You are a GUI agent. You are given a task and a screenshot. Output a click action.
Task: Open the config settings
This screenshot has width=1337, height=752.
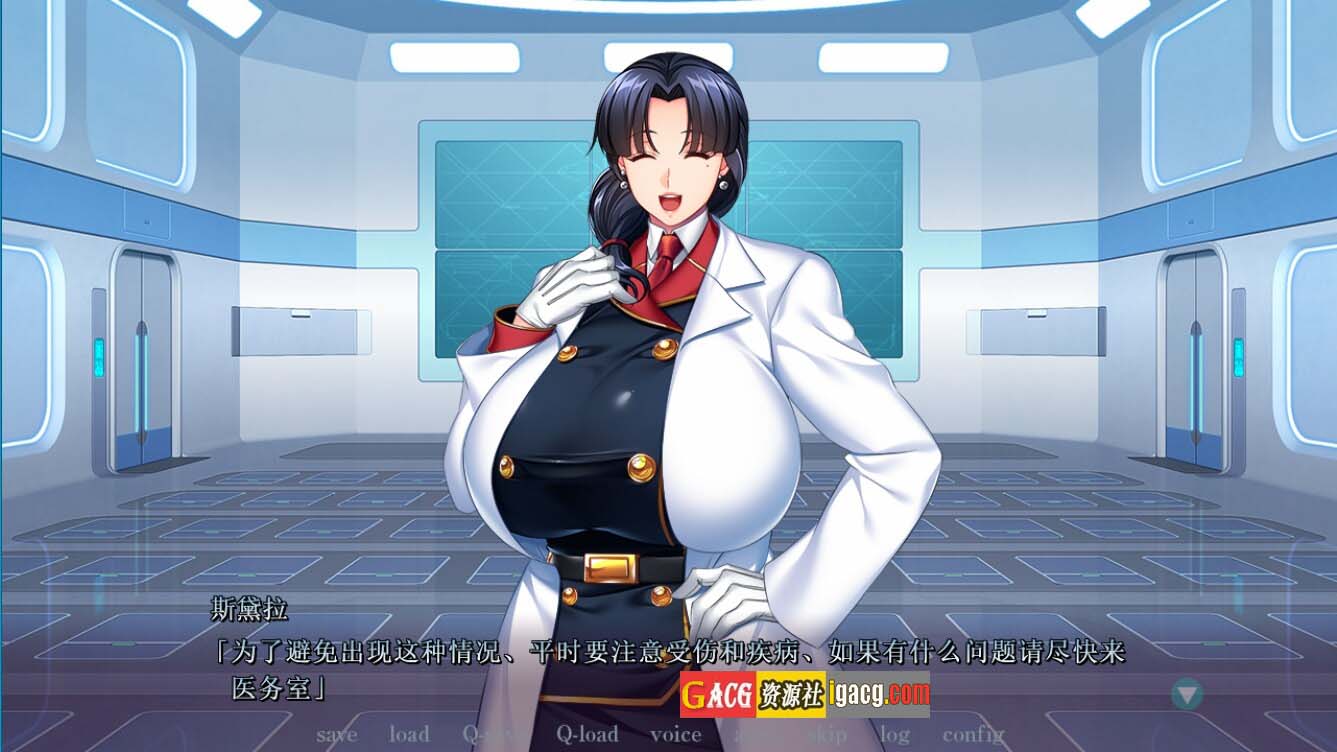[973, 735]
